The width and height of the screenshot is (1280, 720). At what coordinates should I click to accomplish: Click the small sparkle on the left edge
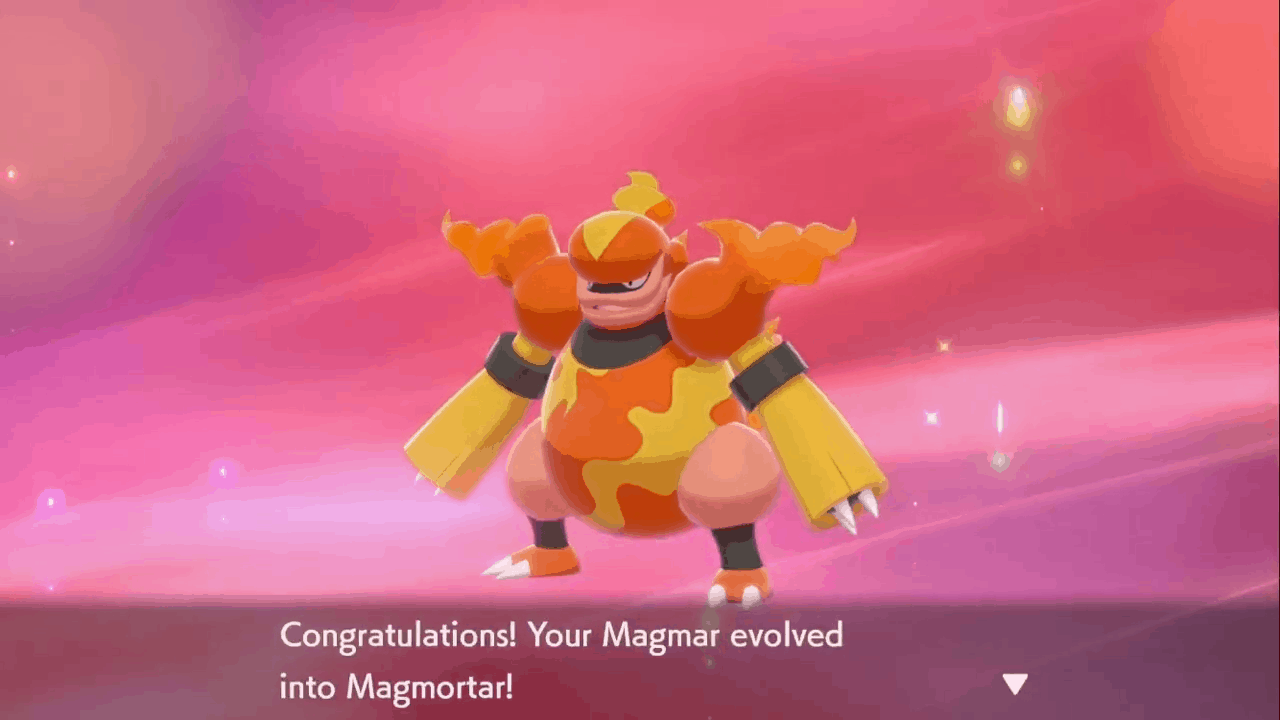pyautogui.click(x=12, y=172)
